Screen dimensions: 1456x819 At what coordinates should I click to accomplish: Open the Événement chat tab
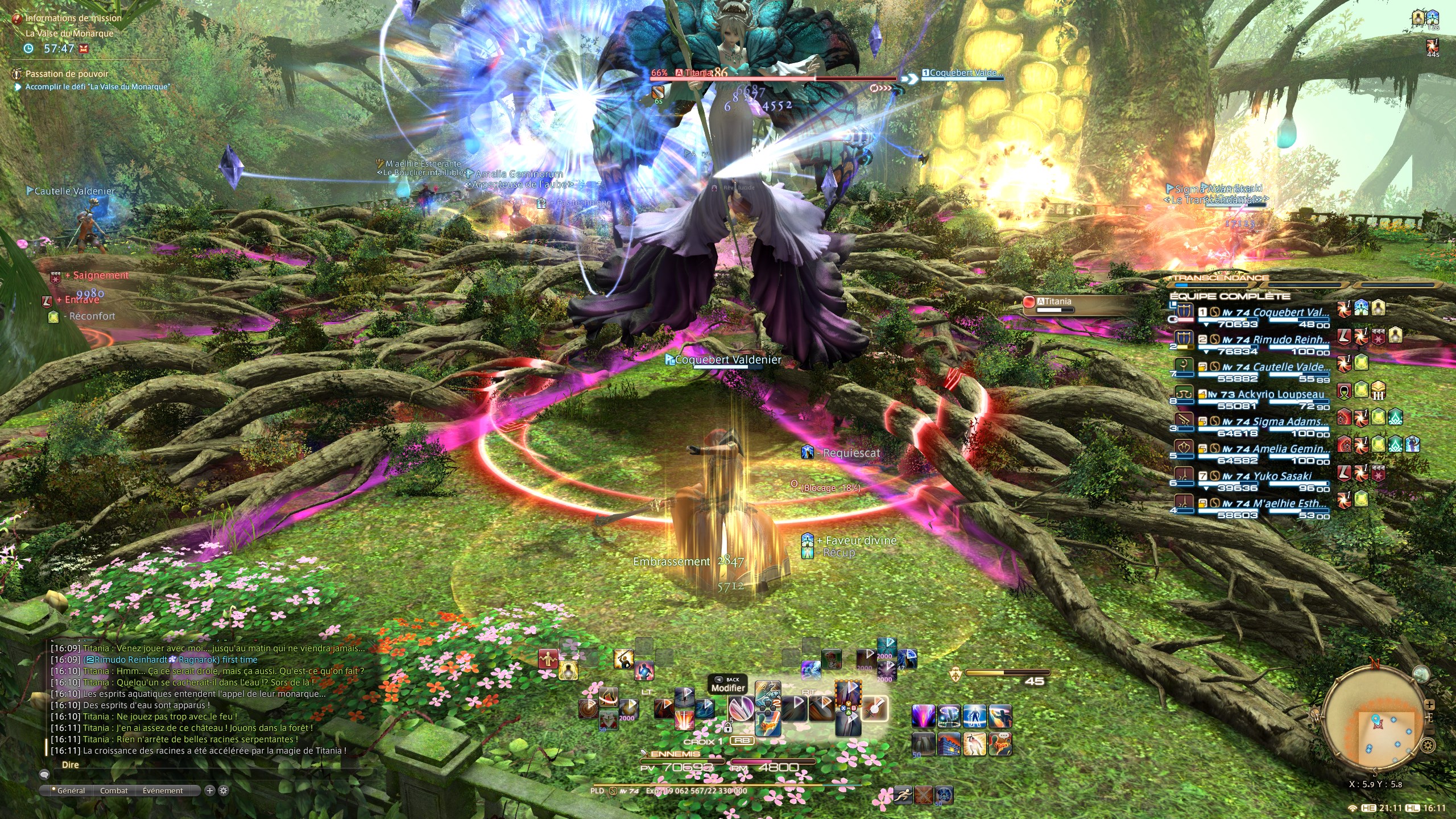(163, 791)
